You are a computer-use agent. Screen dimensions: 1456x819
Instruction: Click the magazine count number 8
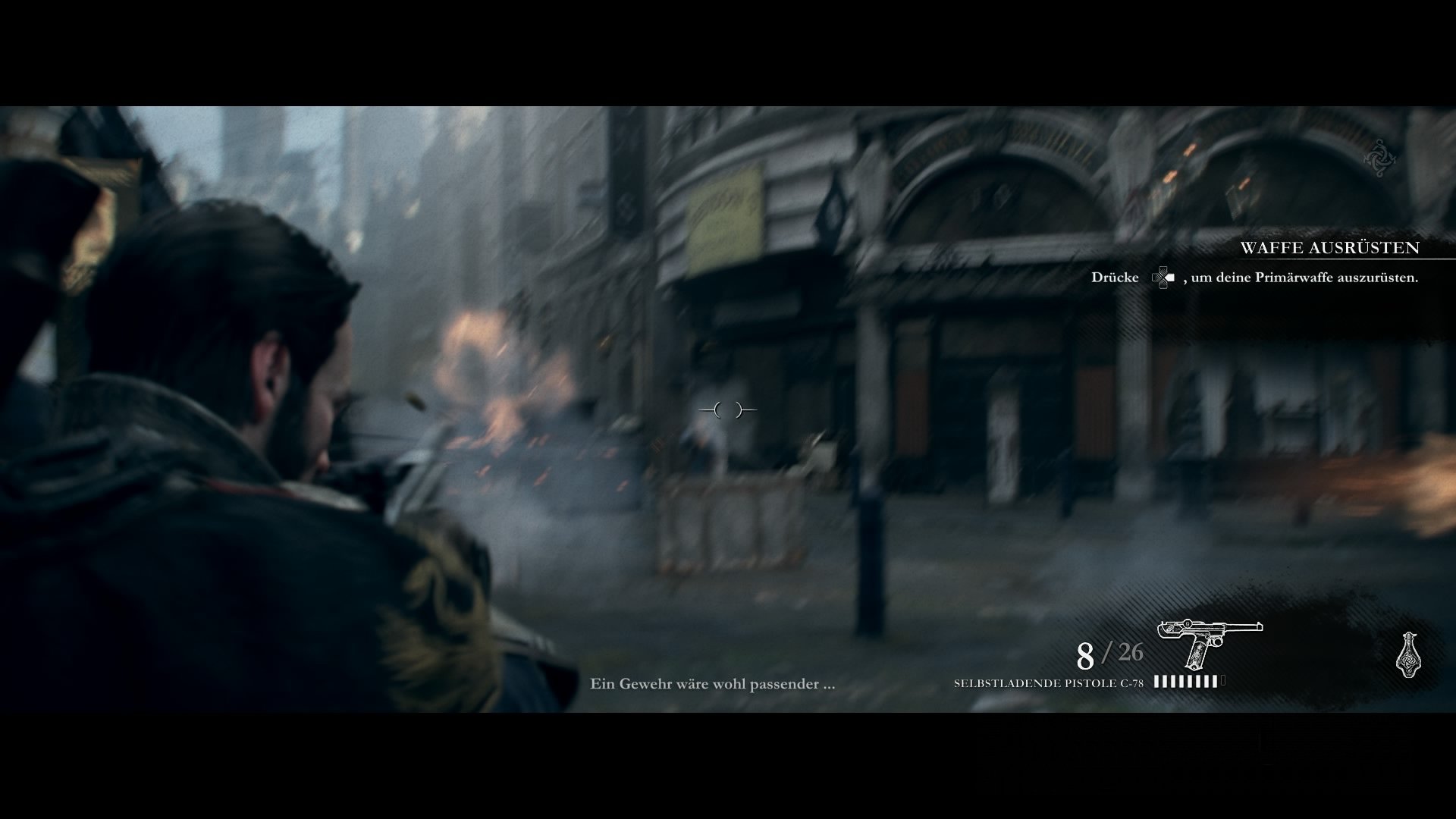pyautogui.click(x=1084, y=653)
